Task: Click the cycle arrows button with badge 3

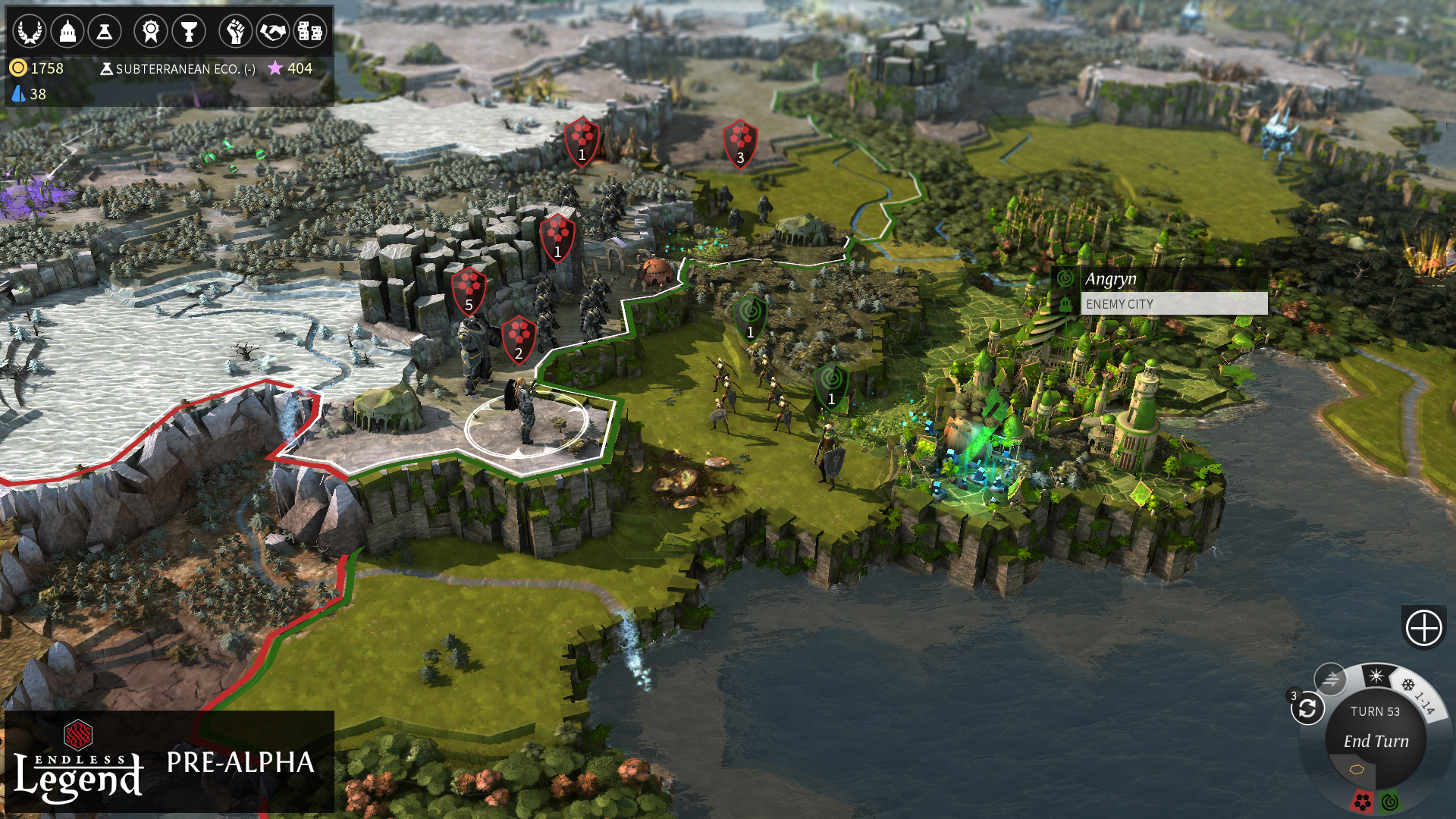Action: (1307, 709)
